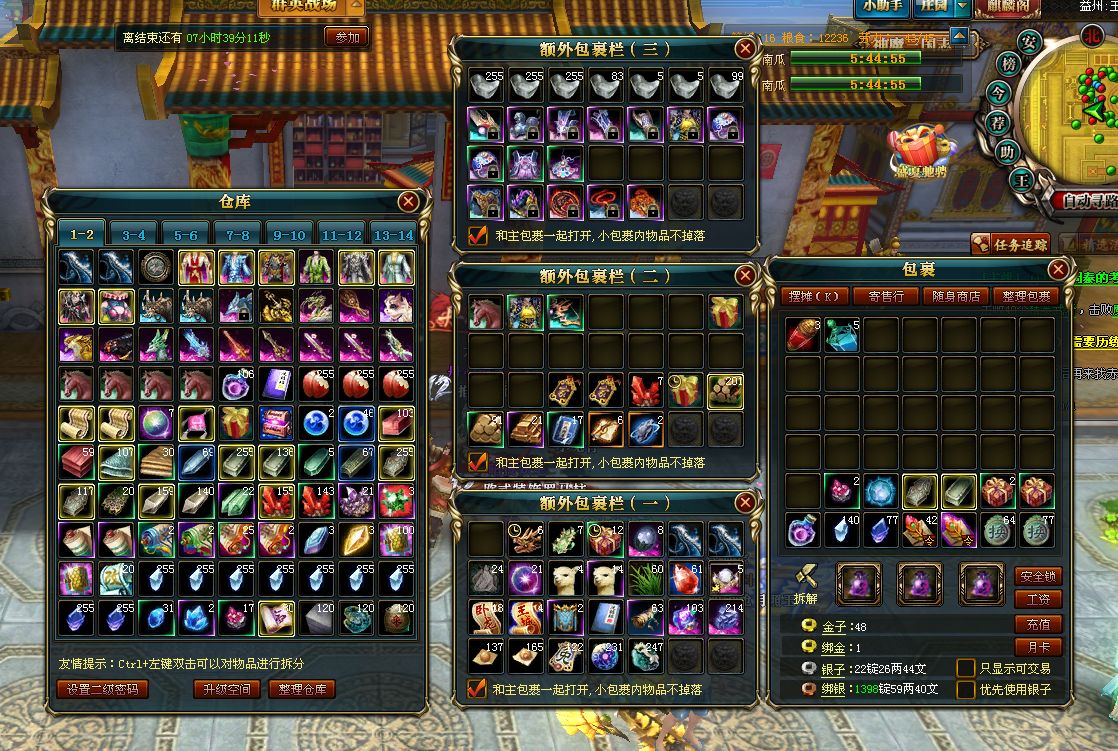Open the 任务追踪 quest tracker
1118x751 pixels.
(x=1012, y=244)
